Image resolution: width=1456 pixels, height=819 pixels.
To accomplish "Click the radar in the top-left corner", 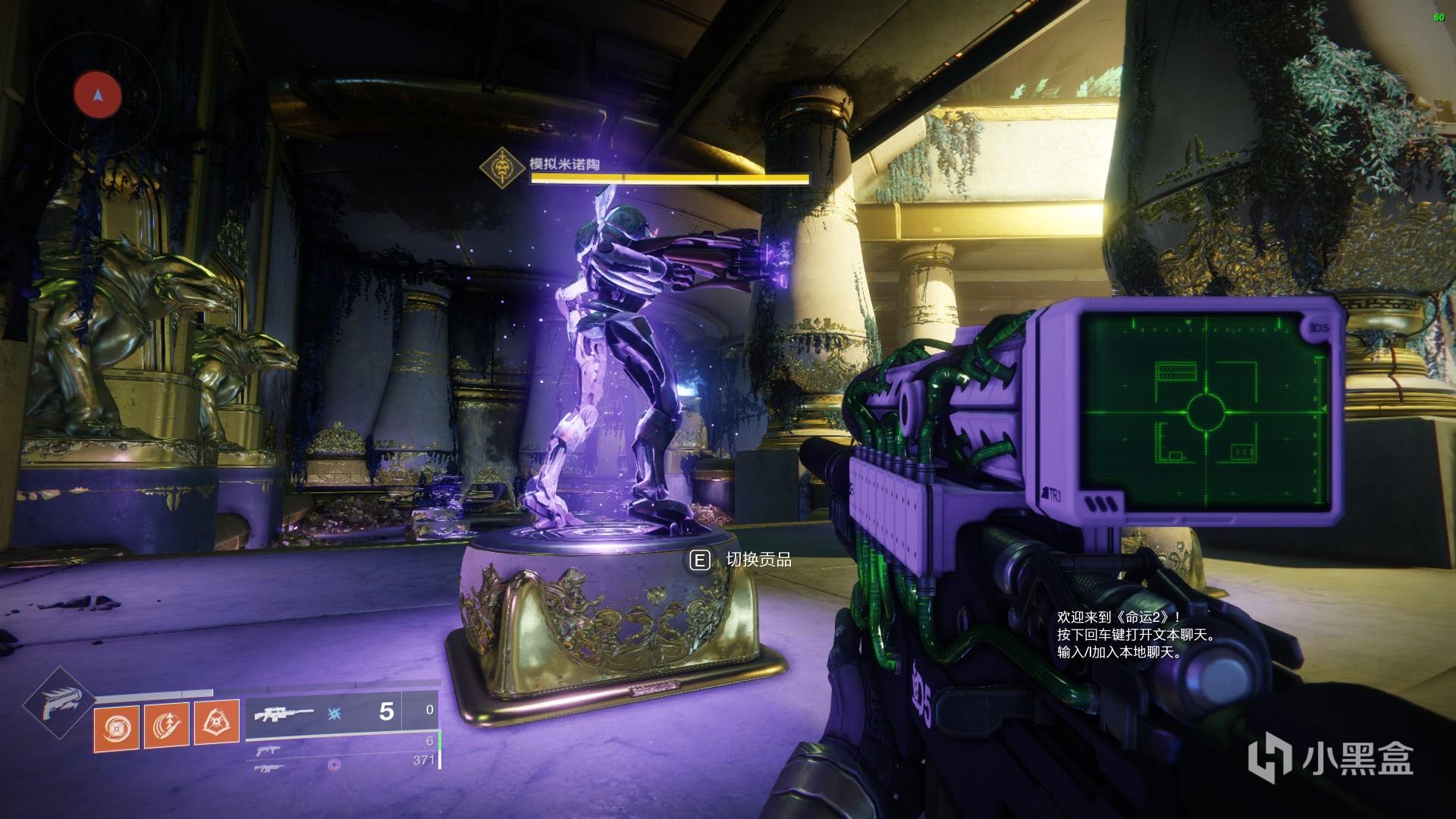I will pyautogui.click(x=97, y=94).
